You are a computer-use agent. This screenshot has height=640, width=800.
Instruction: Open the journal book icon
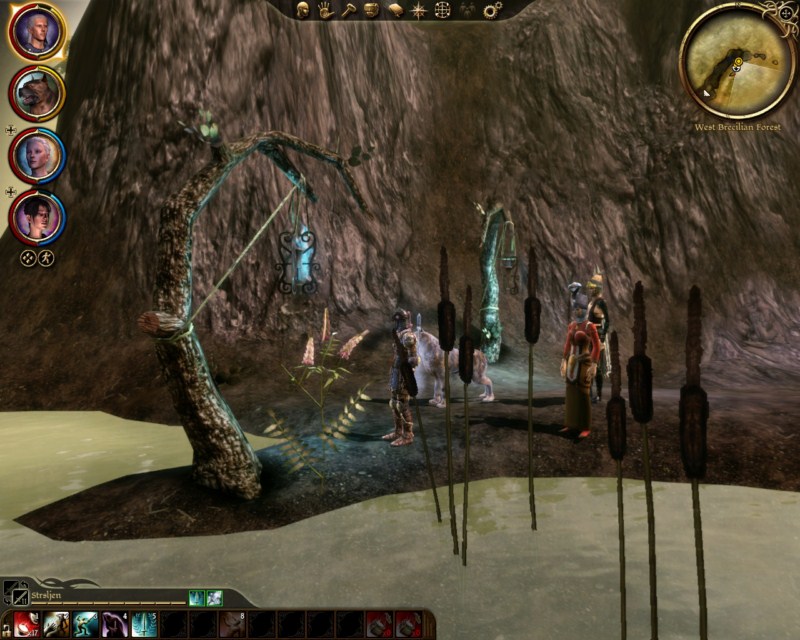[x=395, y=10]
